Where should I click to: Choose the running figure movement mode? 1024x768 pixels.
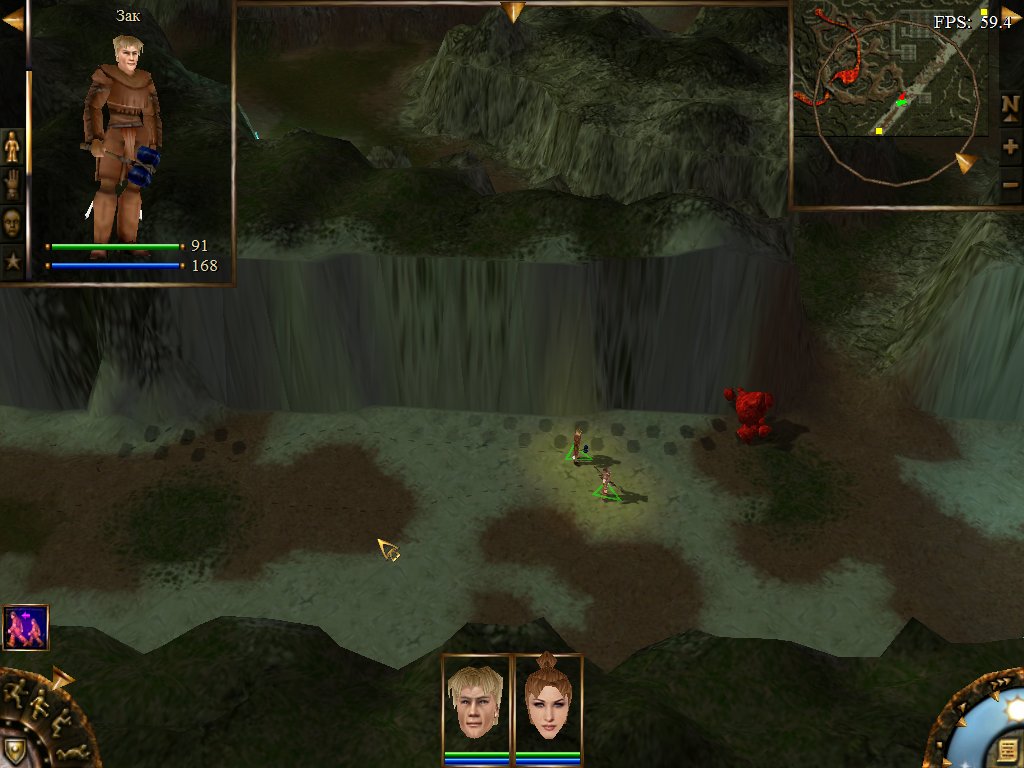tap(17, 691)
